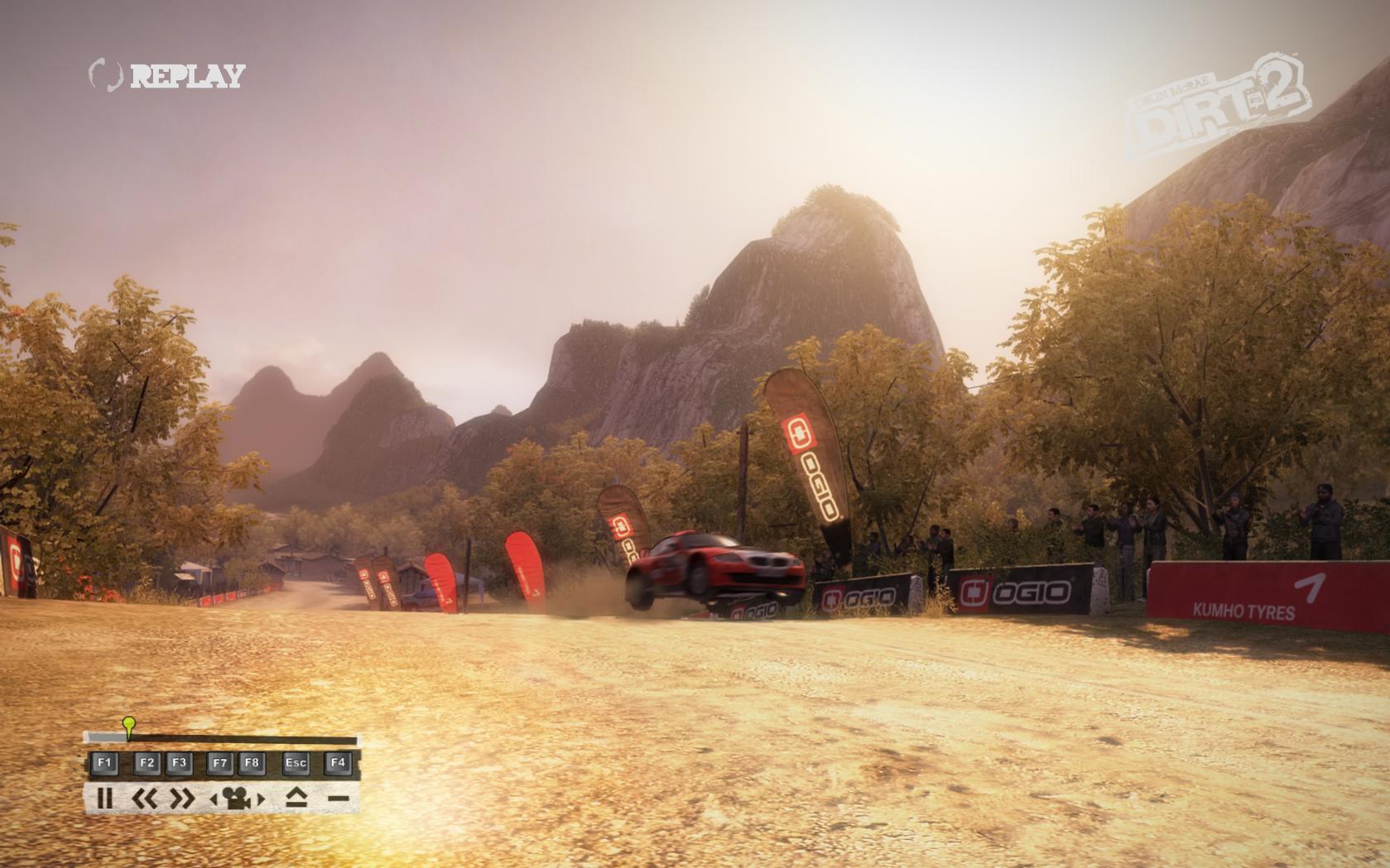1390x868 pixels.
Task: Exit the replay using the eject icon
Action: point(296,798)
